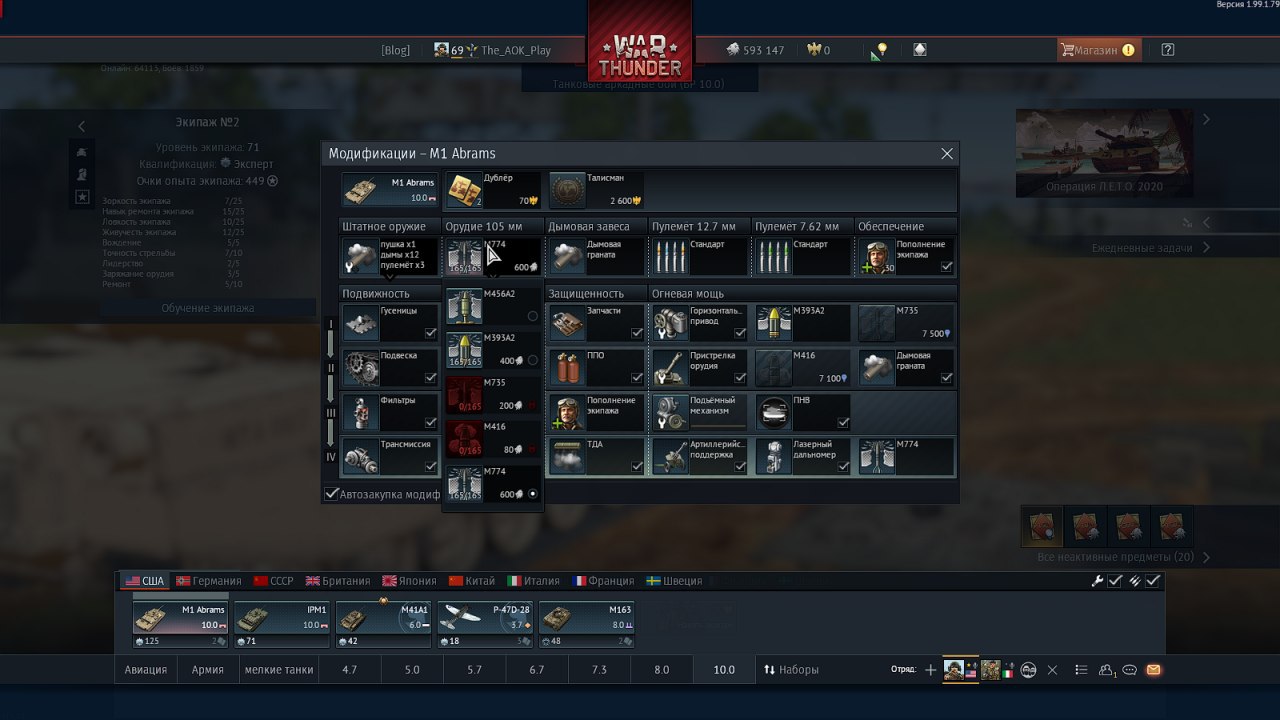Image resolution: width=1280 pixels, height=720 pixels.
Task: Open the help question mark button
Action: (x=1167, y=50)
